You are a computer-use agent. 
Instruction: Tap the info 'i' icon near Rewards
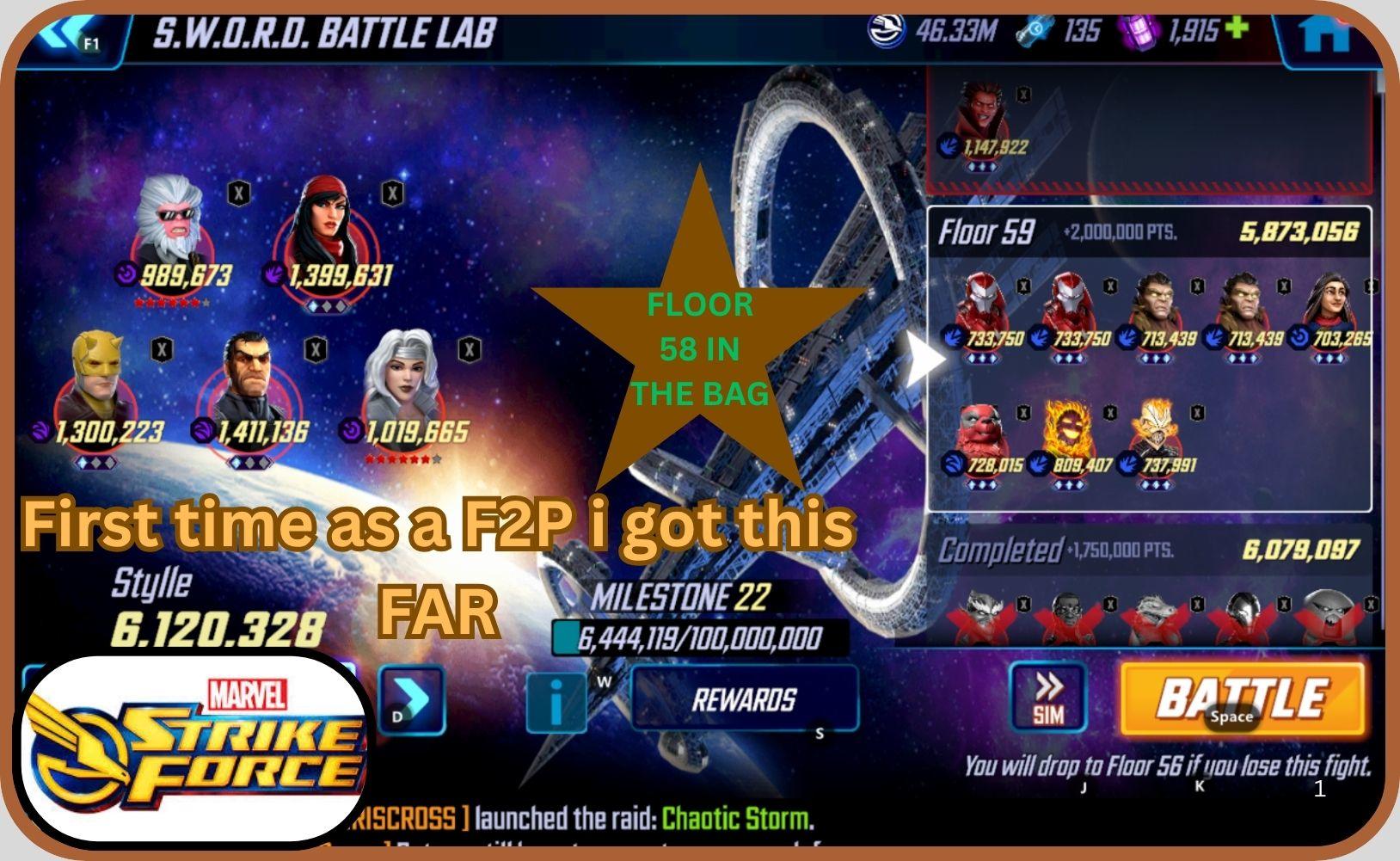pyautogui.click(x=556, y=701)
